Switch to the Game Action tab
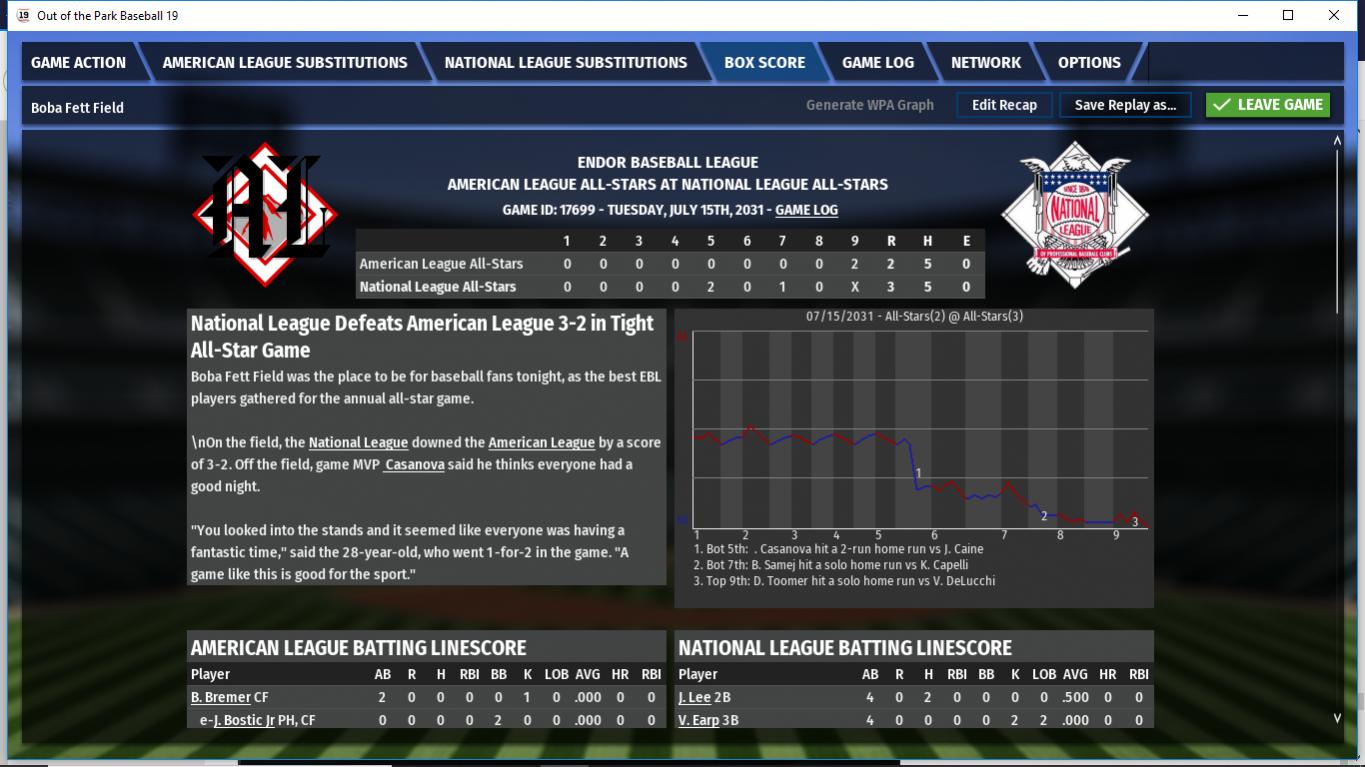This screenshot has height=767, width=1365. 78,62
